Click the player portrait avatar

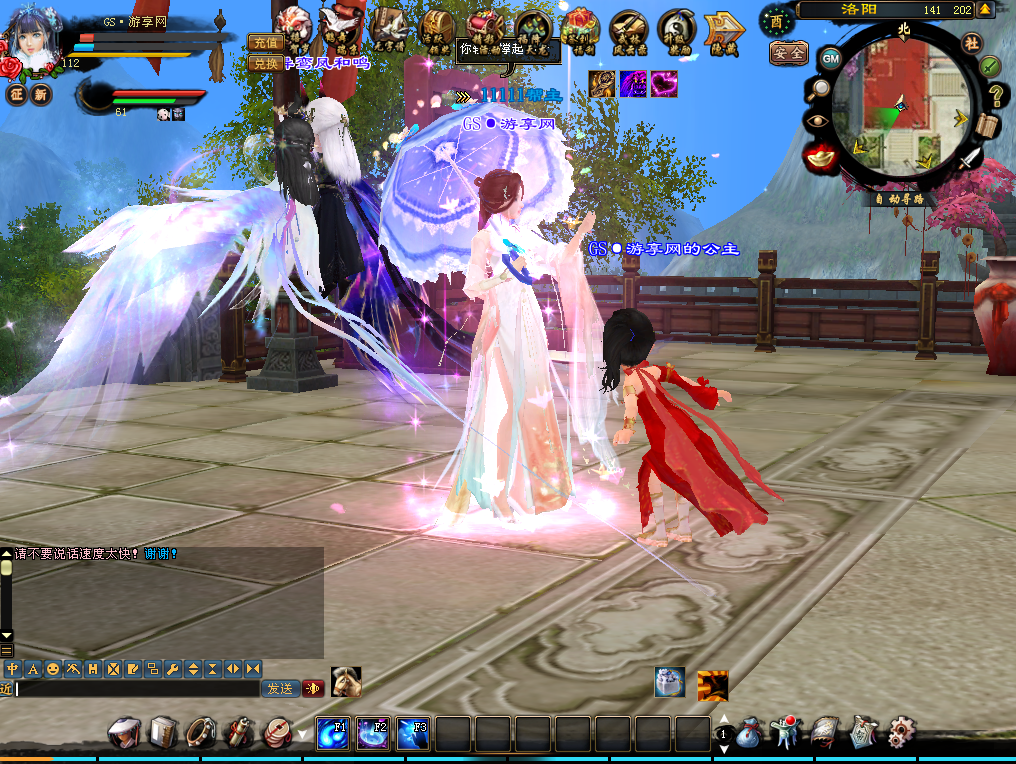tap(34, 37)
